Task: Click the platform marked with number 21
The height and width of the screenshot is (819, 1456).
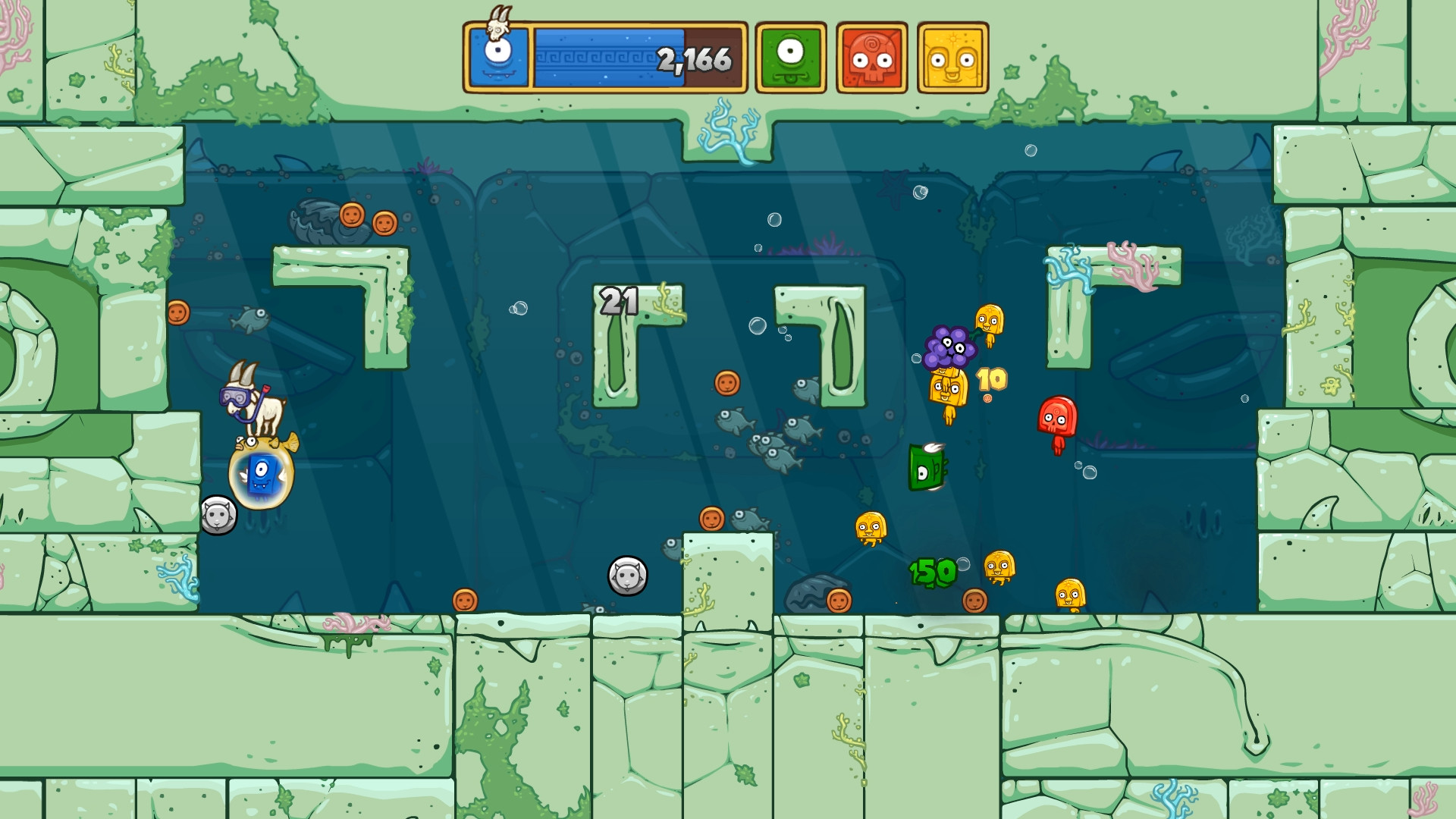Action: [x=617, y=302]
